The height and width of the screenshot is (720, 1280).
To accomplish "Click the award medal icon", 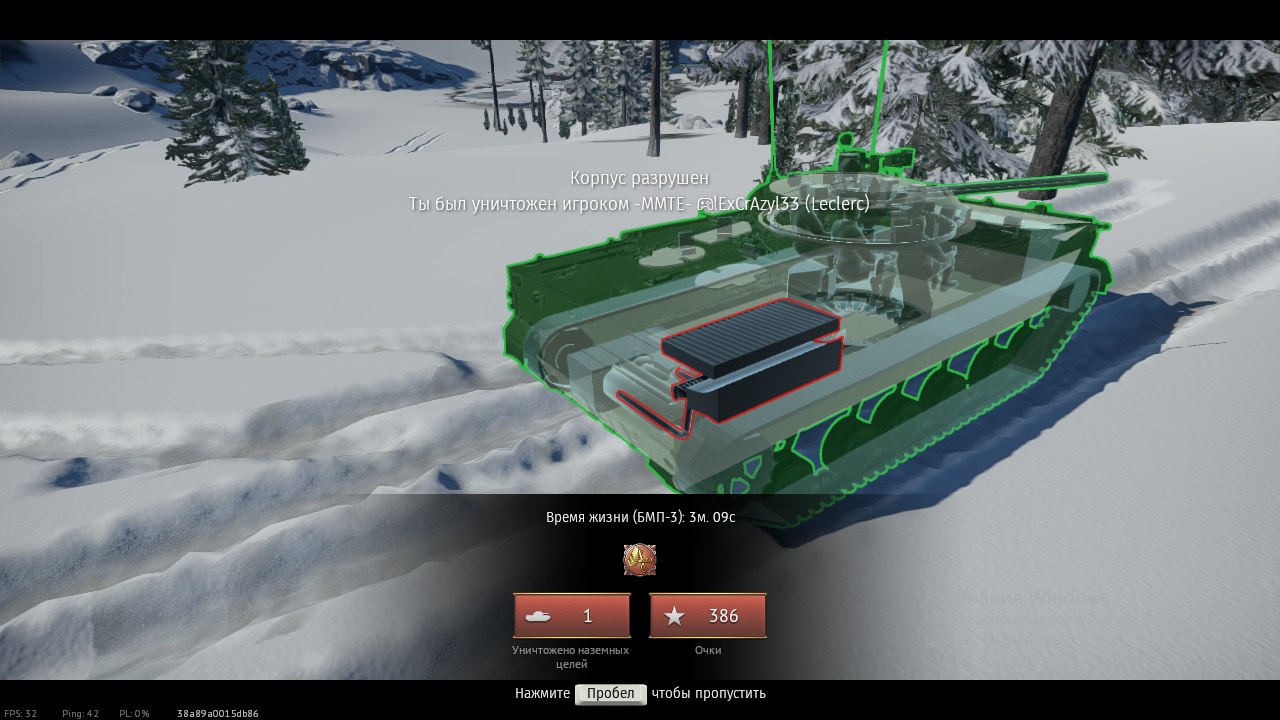I will click(x=640, y=560).
